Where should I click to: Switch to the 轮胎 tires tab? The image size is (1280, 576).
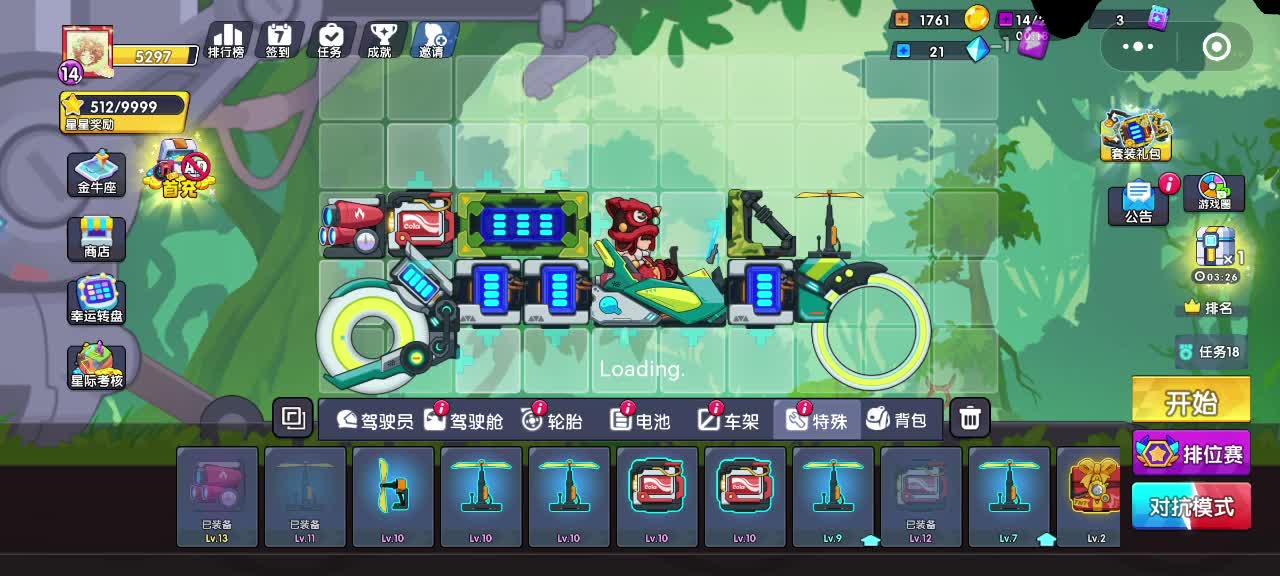coord(553,420)
